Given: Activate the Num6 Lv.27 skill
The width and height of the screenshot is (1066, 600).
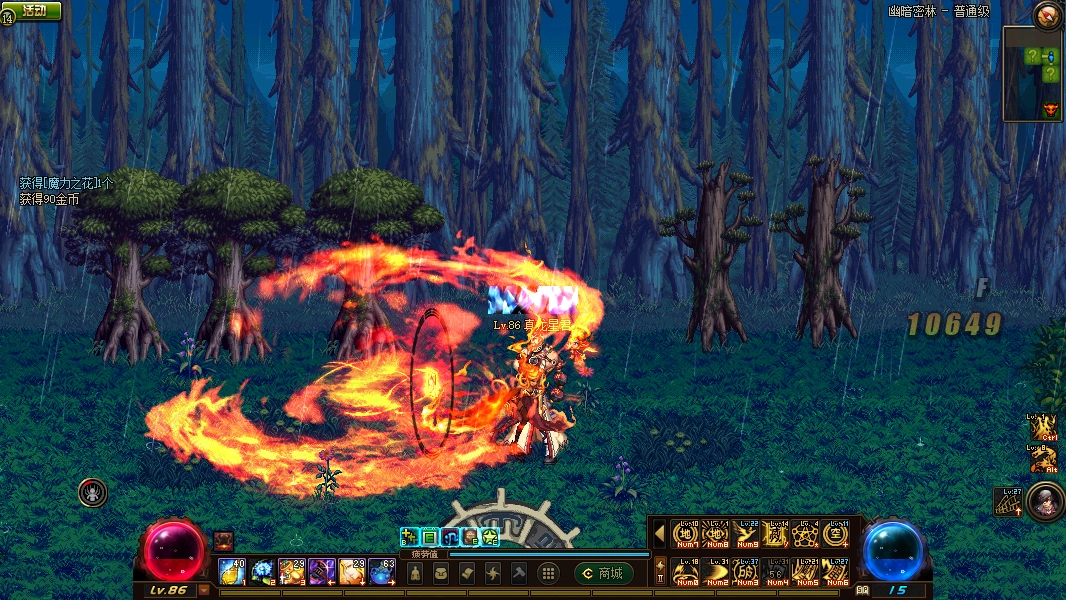Looking at the screenshot, I should point(837,572).
